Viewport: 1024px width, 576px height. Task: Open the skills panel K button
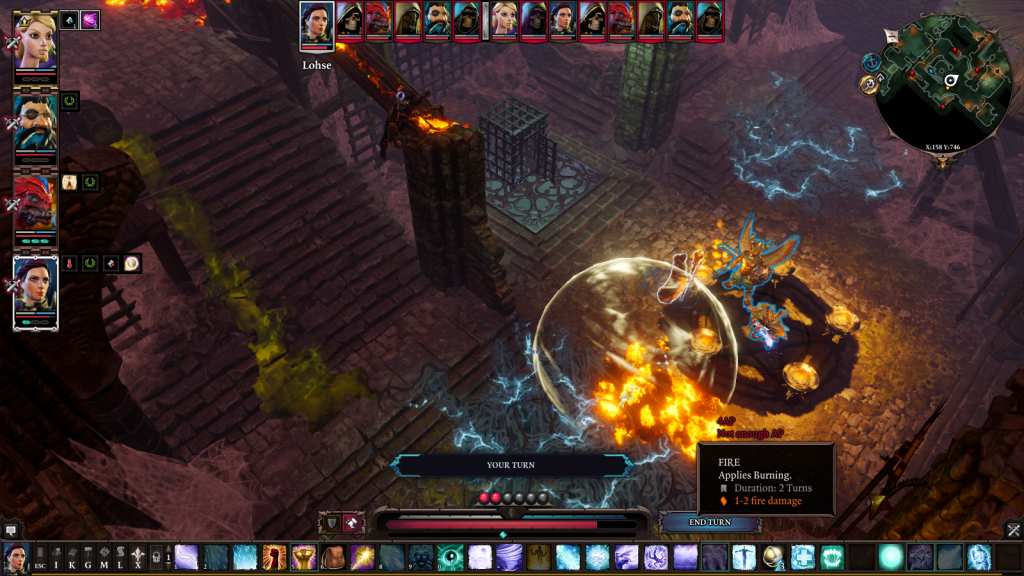[72, 558]
